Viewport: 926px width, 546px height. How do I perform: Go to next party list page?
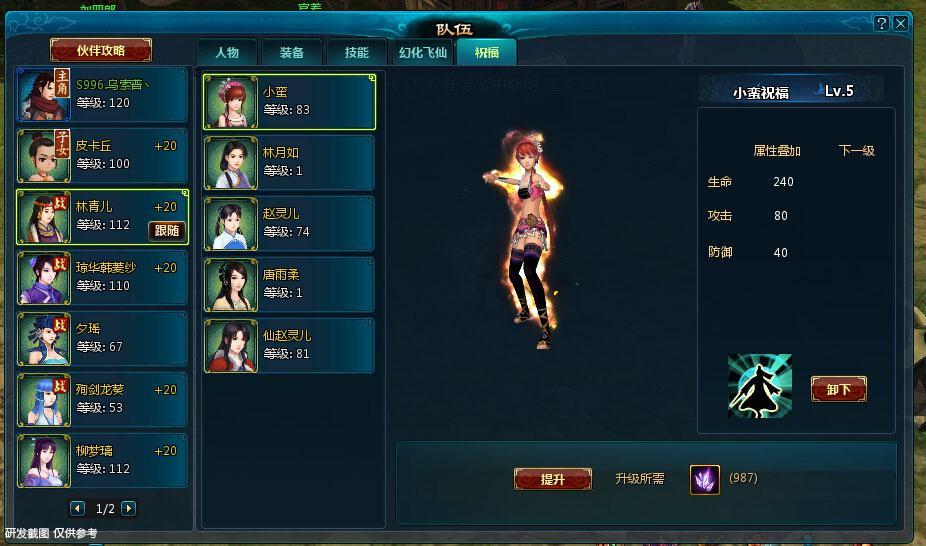128,509
